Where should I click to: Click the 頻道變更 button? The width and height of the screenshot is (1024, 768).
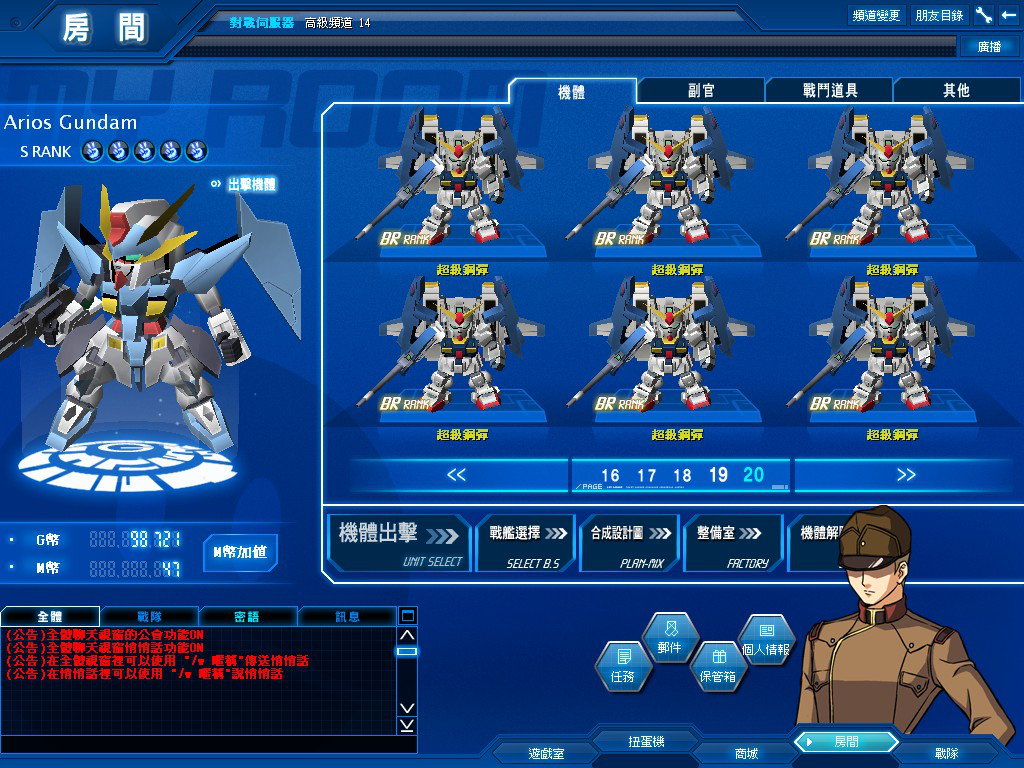876,16
